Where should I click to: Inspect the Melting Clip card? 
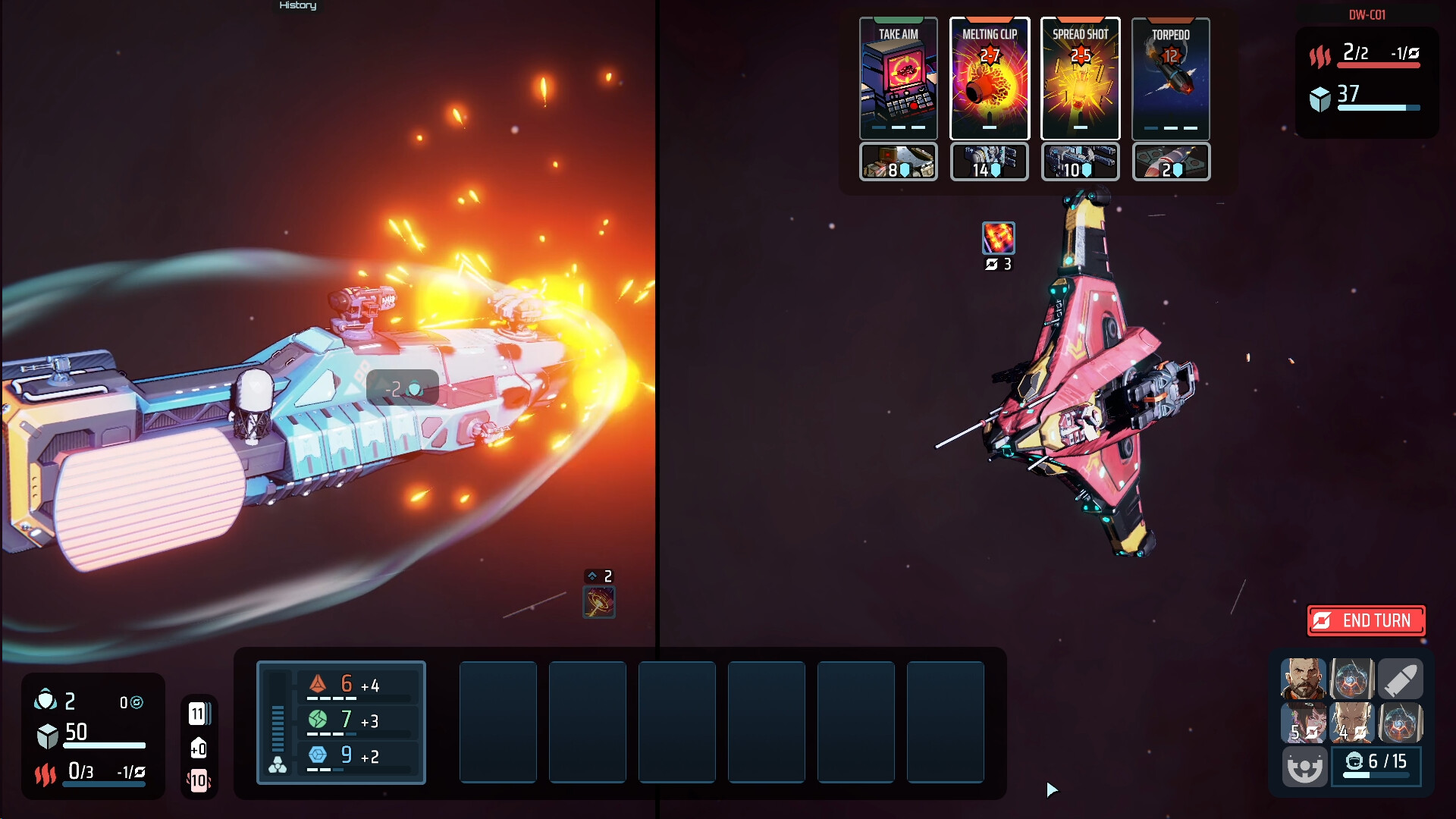(989, 79)
